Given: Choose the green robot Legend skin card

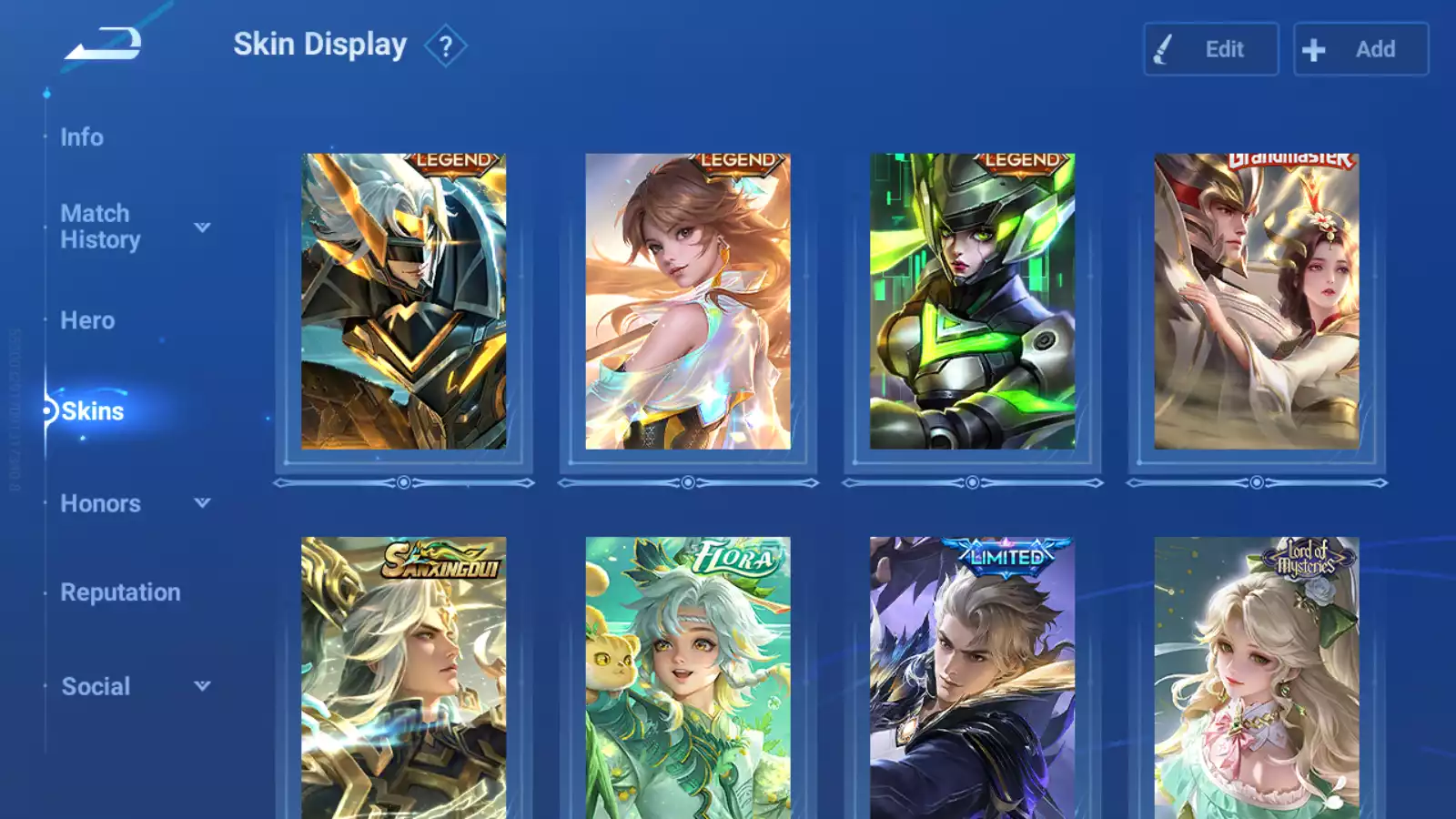Looking at the screenshot, I should point(972,301).
